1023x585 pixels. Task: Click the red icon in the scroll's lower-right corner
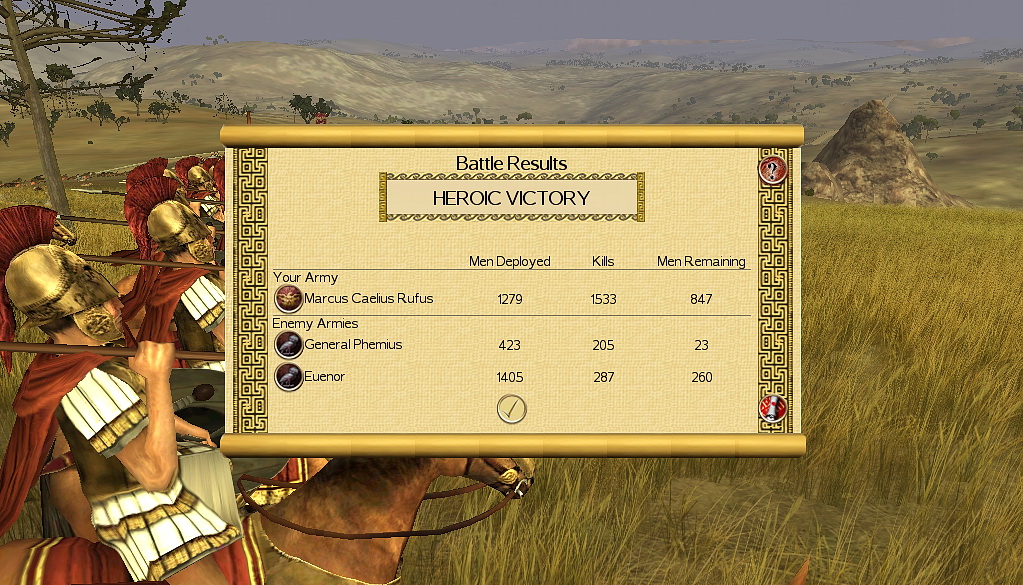click(773, 408)
